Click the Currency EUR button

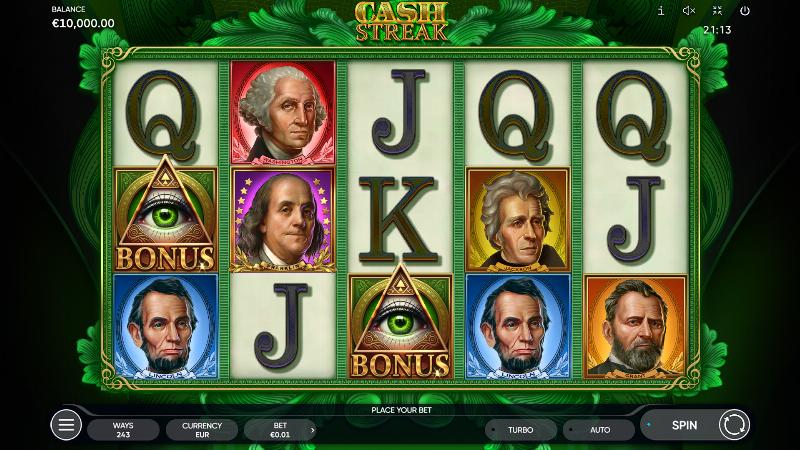click(x=202, y=430)
